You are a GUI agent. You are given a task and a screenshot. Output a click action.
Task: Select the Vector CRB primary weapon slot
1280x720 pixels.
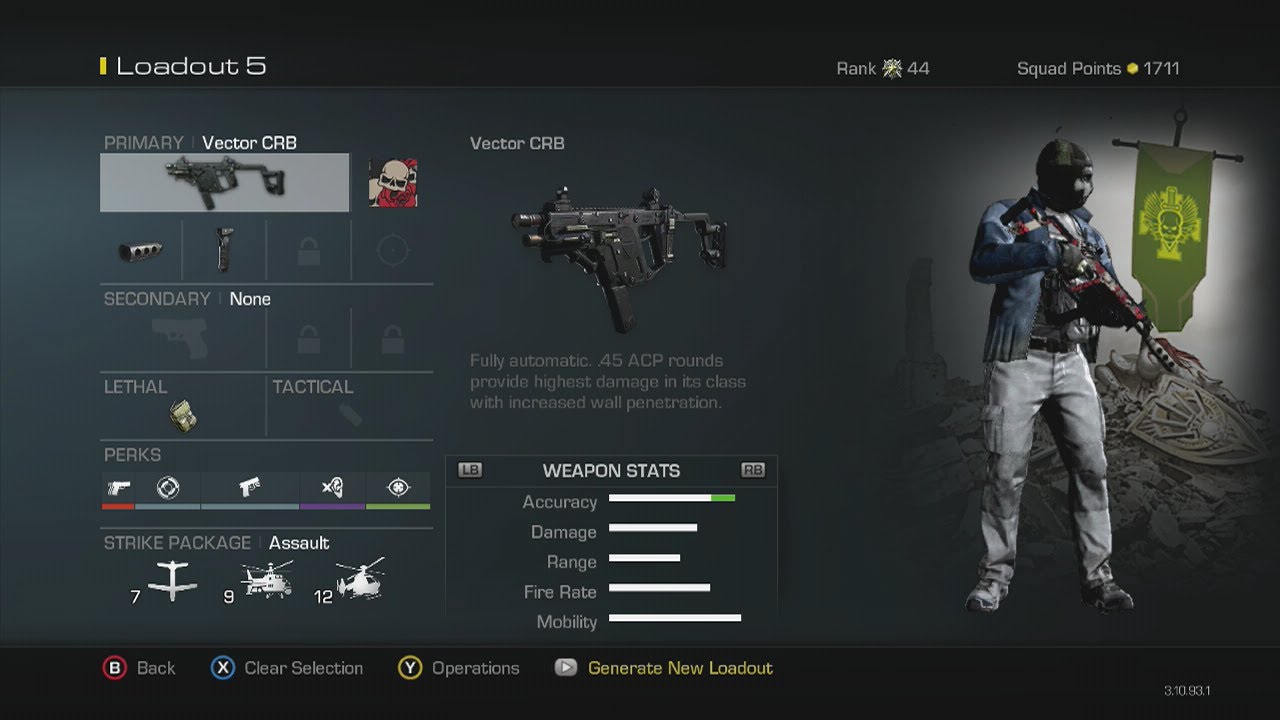(224, 182)
